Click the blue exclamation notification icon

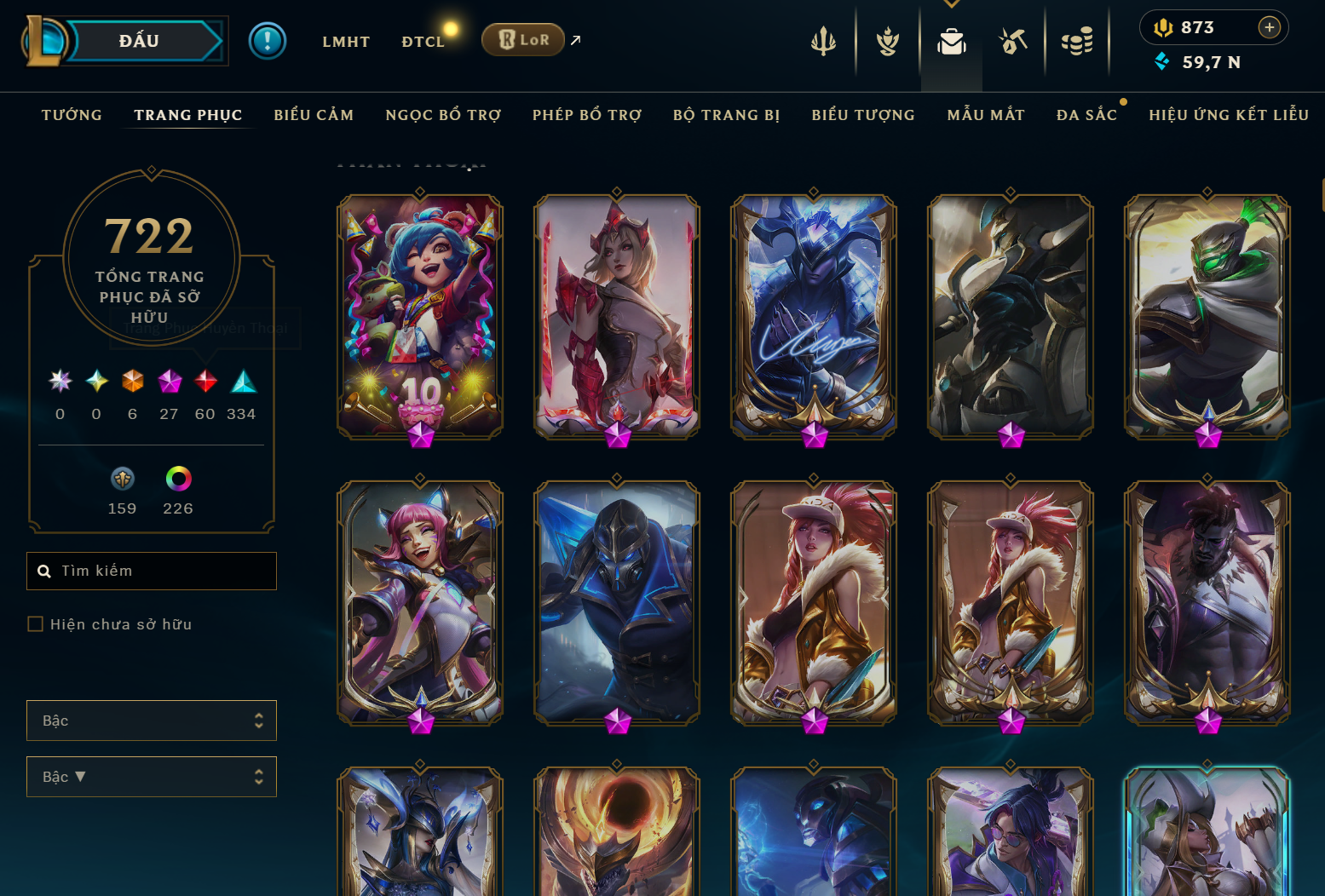[x=268, y=40]
